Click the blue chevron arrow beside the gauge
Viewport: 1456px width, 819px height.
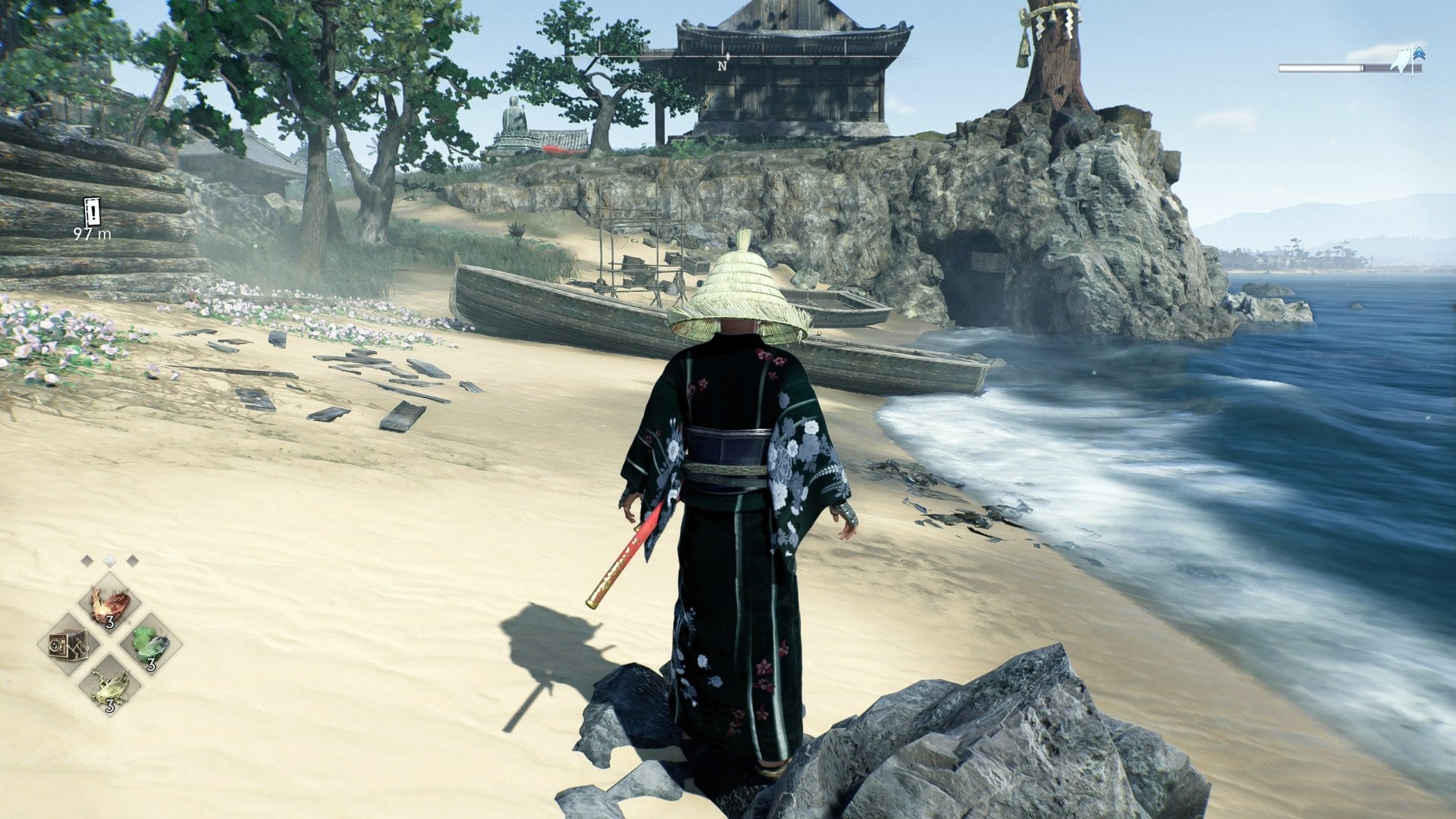pyautogui.click(x=1419, y=53)
